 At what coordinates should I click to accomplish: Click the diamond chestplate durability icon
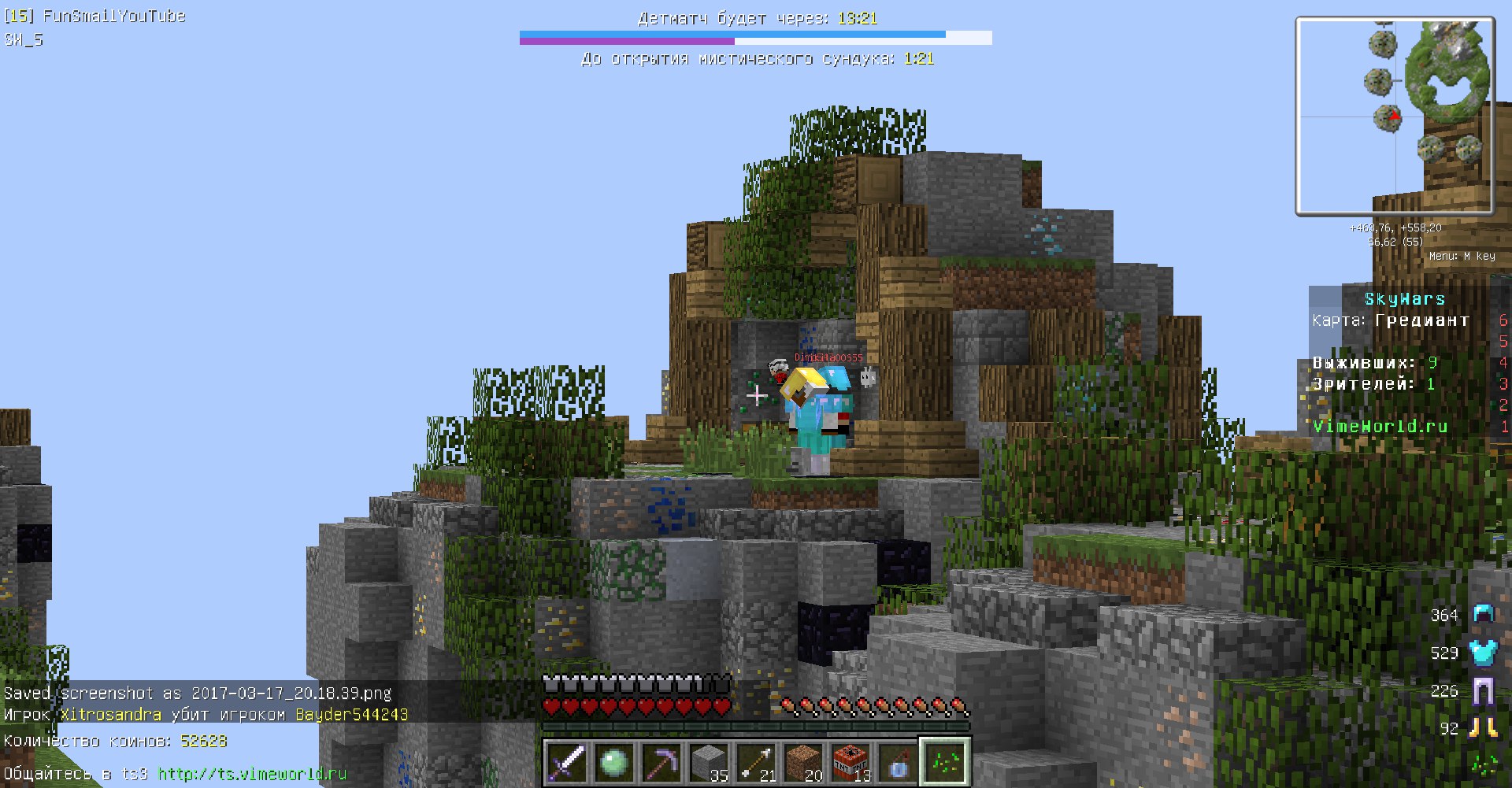coord(1483,653)
